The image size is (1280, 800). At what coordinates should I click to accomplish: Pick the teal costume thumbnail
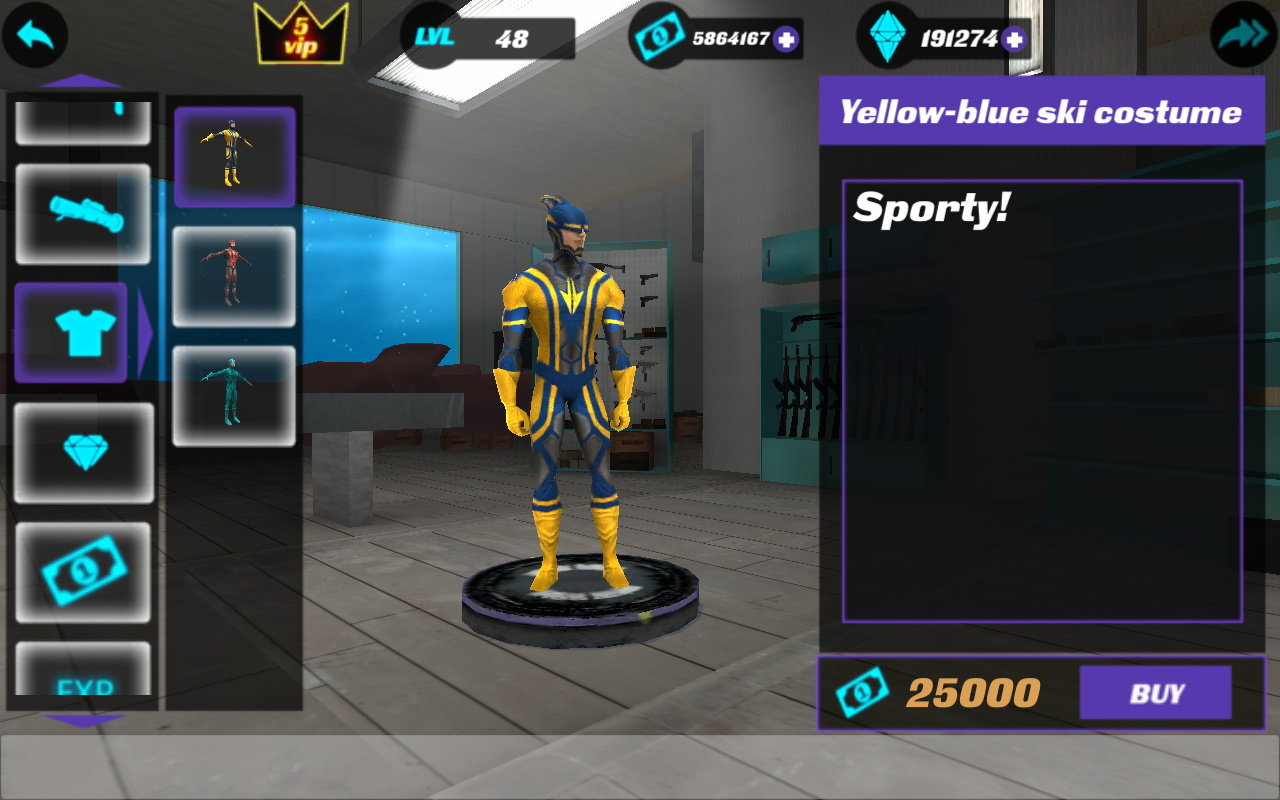point(234,396)
